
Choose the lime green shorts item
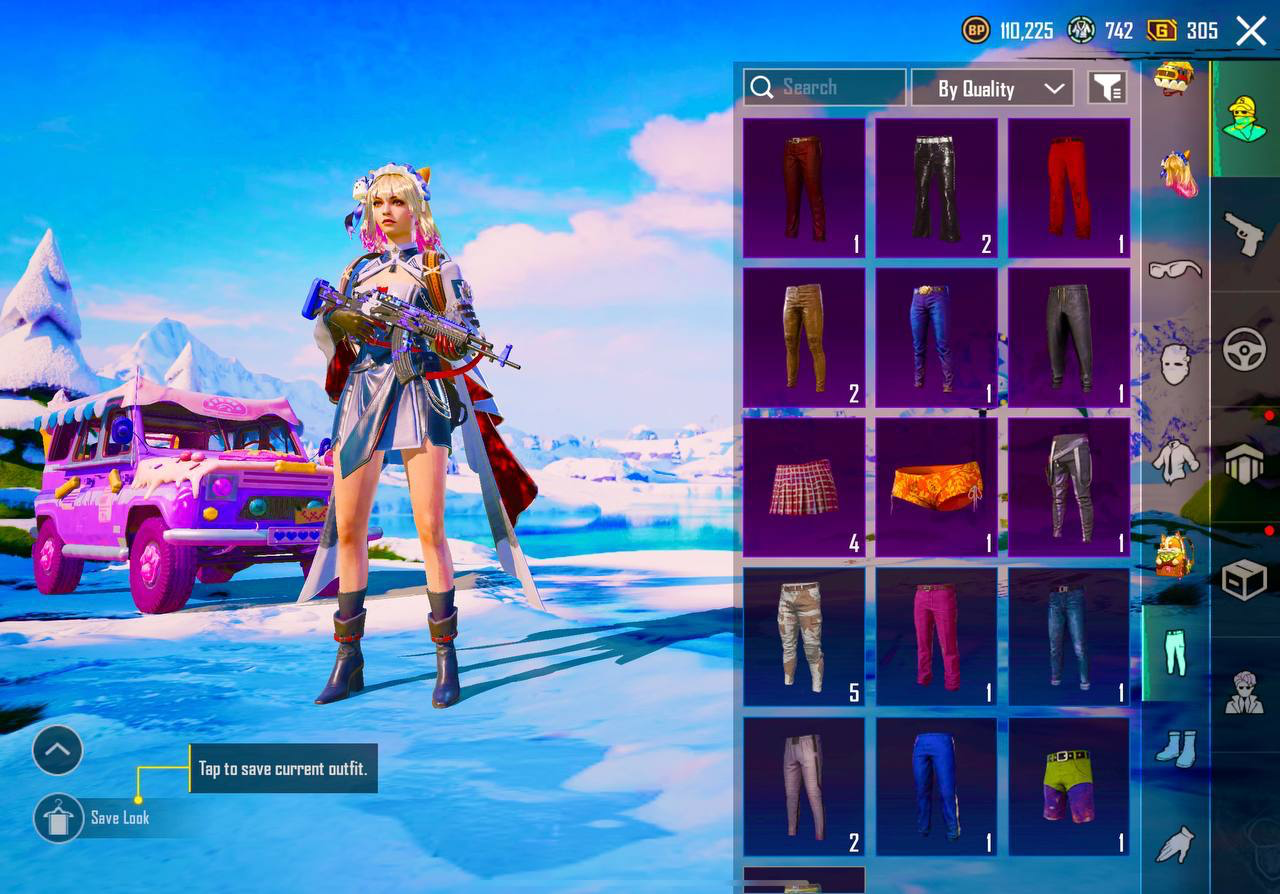[x=1069, y=787]
